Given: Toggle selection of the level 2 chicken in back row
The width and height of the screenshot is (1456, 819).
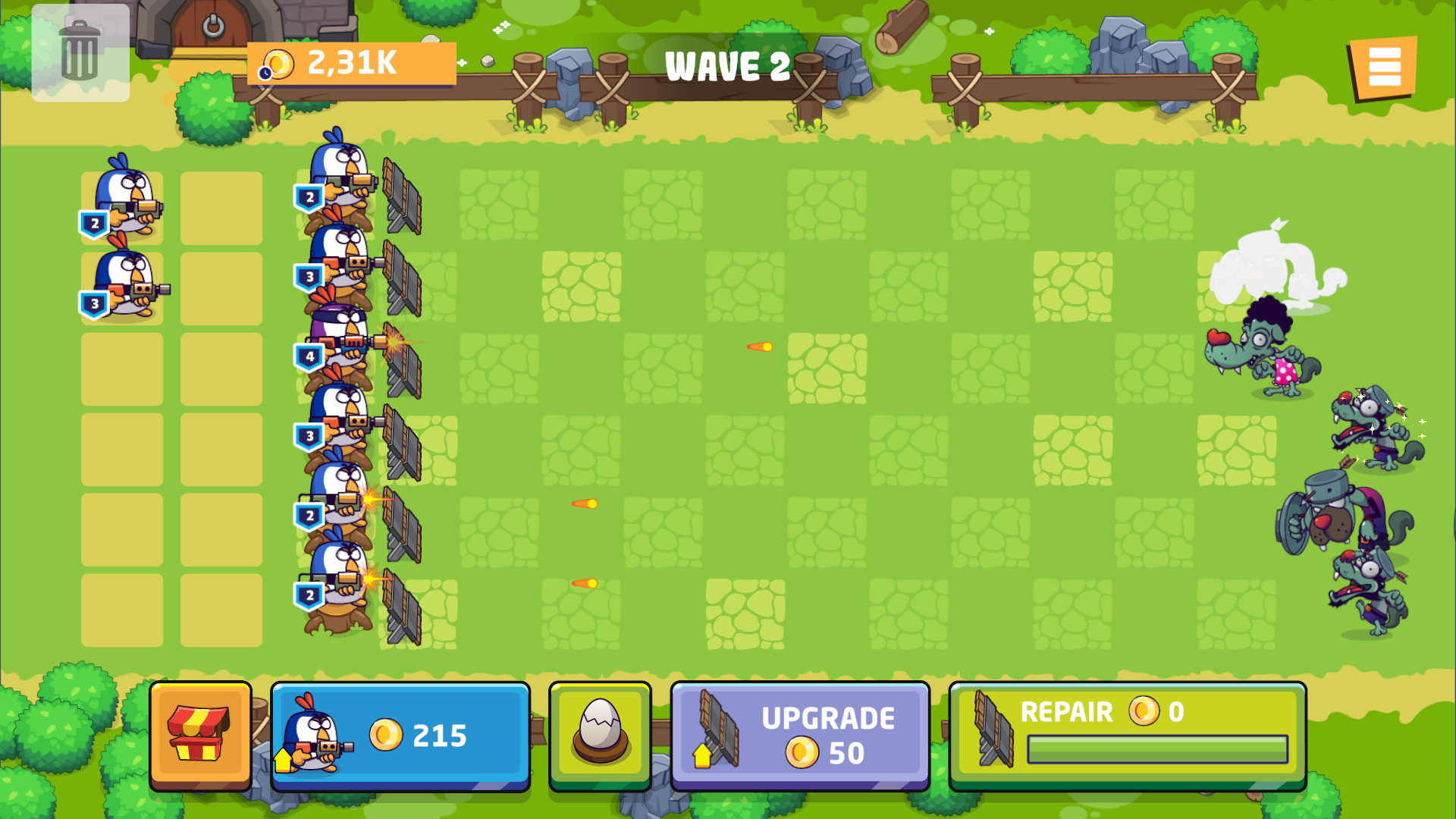Looking at the screenshot, I should pyautogui.click(x=125, y=201).
